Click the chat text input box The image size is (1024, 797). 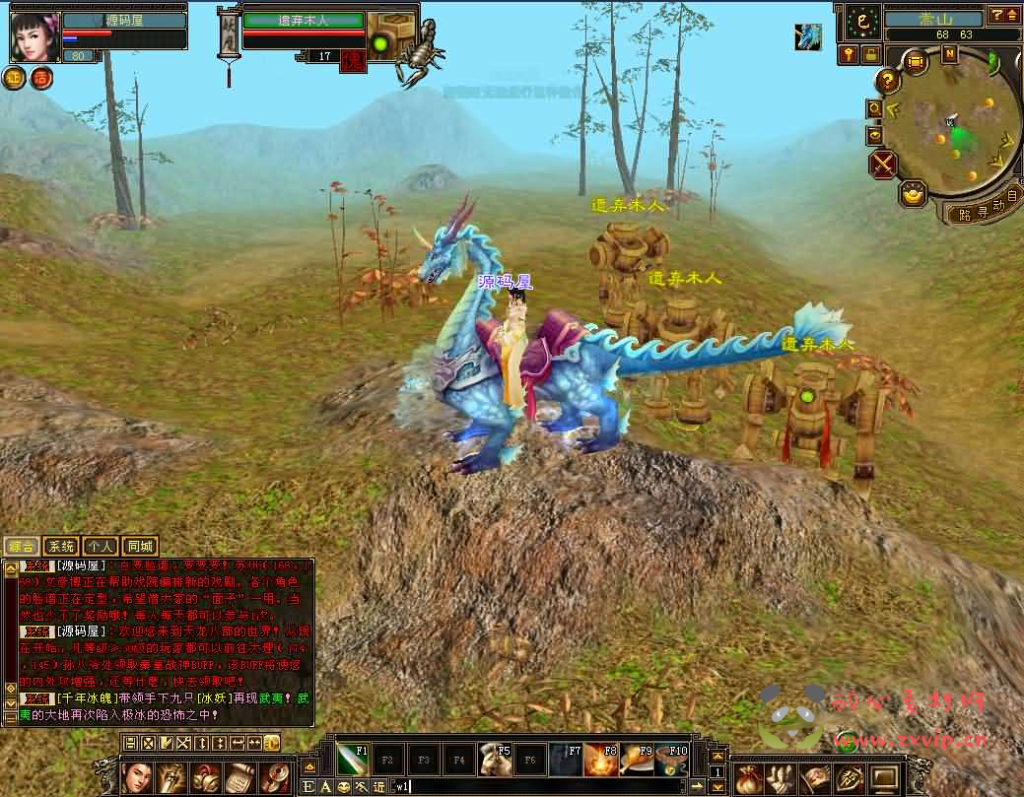coord(540,786)
